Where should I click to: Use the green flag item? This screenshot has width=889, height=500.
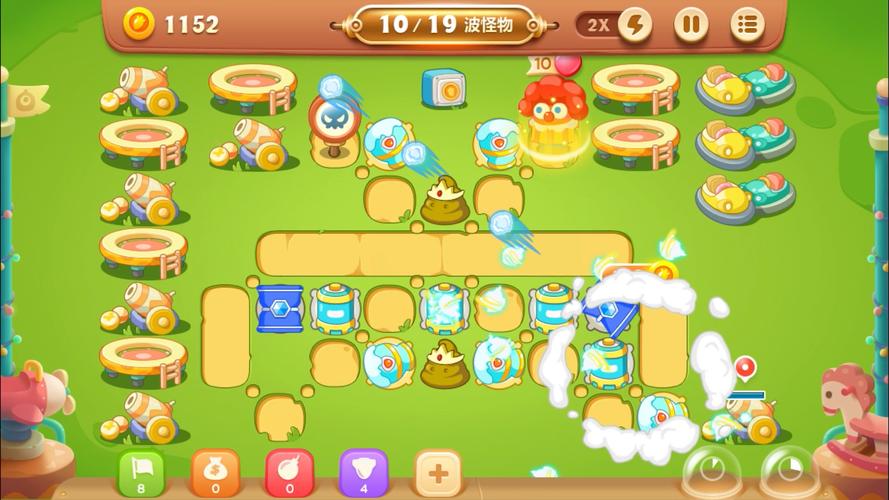point(142,471)
